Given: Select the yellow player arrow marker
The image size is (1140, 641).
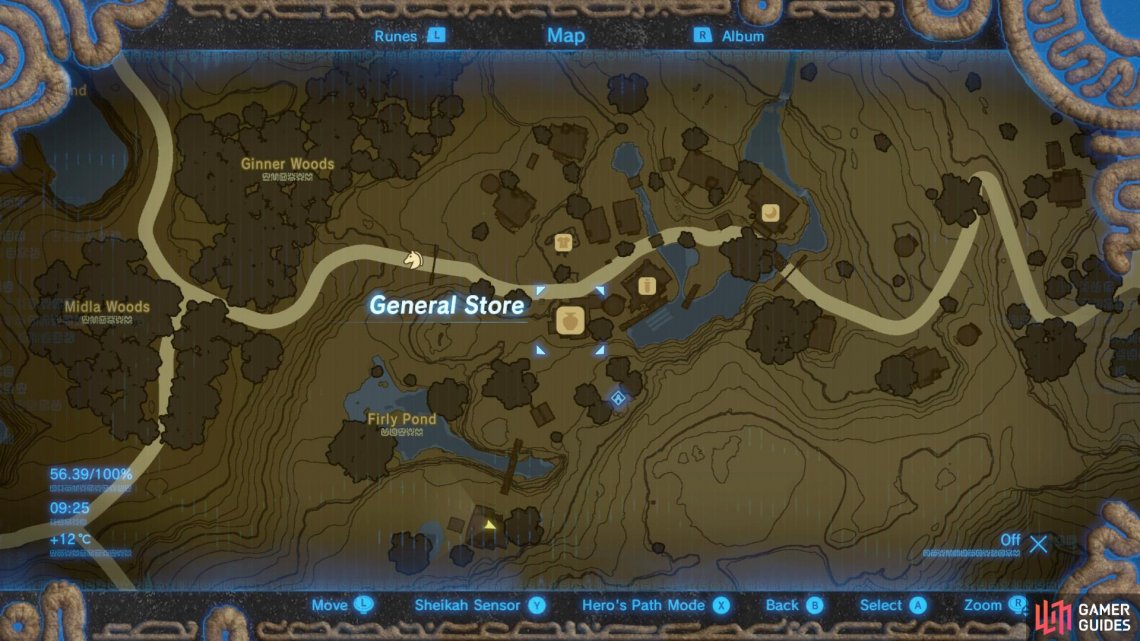Looking at the screenshot, I should [488, 523].
